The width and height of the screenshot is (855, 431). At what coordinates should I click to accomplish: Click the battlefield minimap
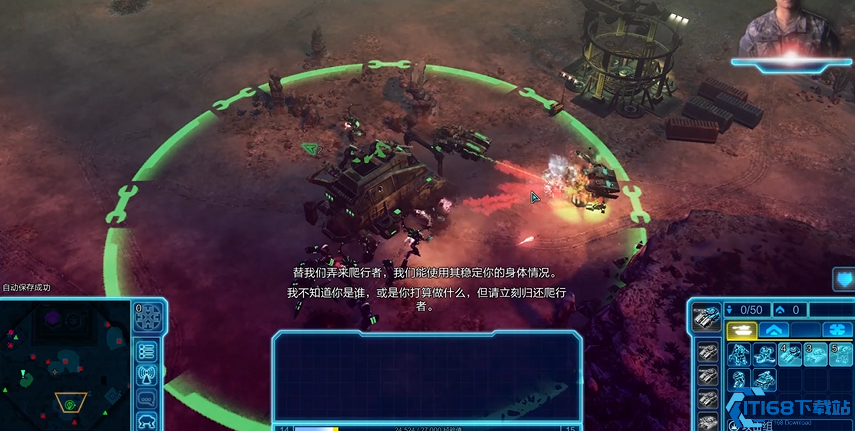[x=66, y=364]
